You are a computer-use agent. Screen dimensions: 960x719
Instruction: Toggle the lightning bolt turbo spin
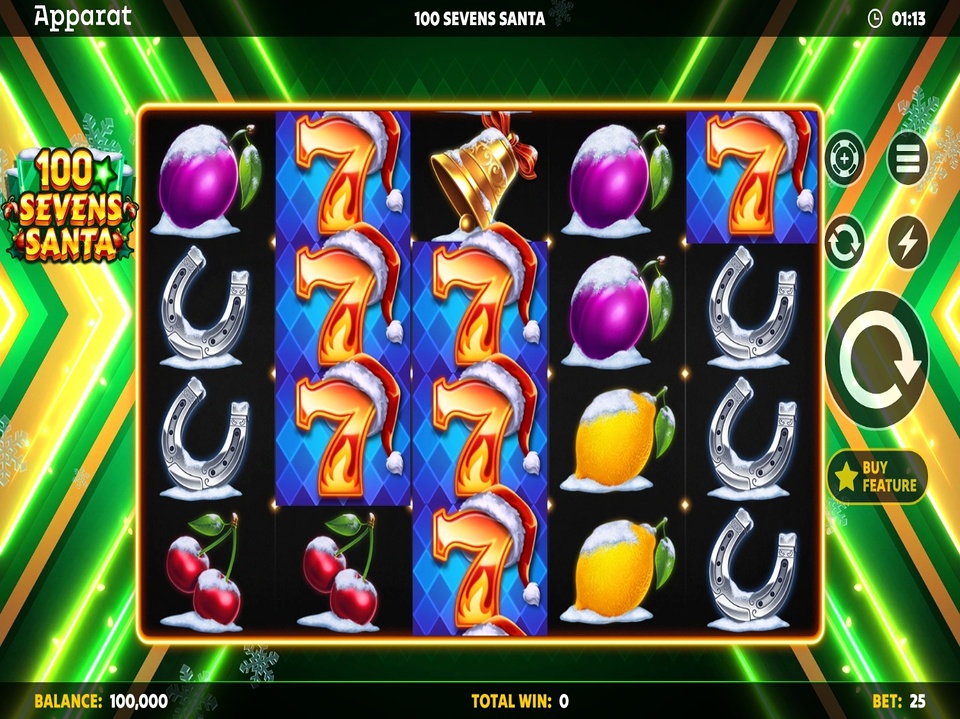coord(908,242)
